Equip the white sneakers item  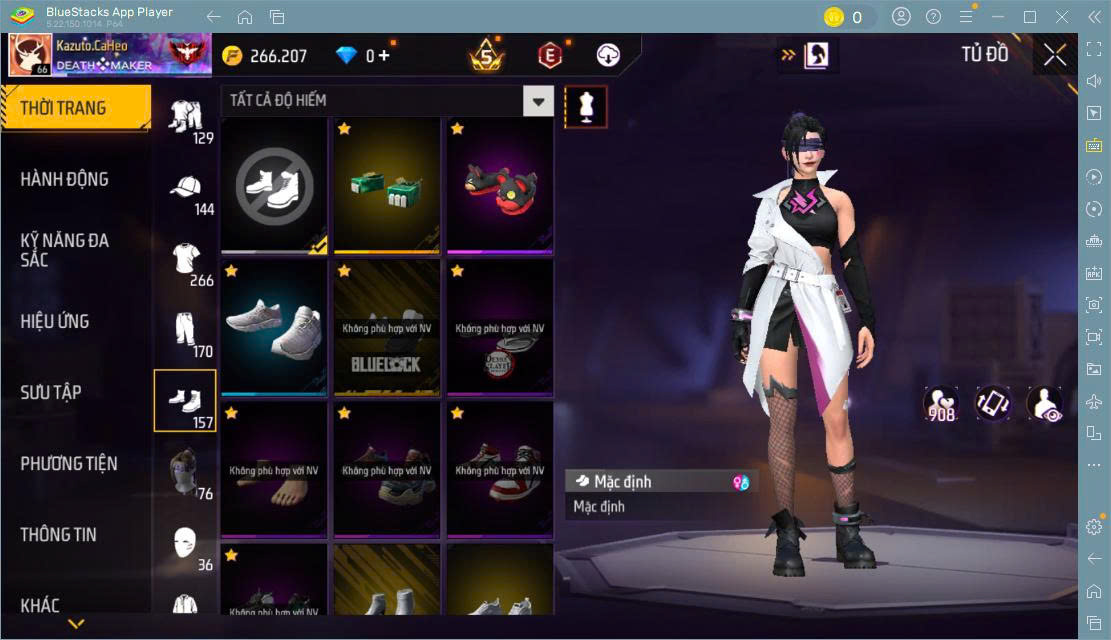(x=274, y=327)
